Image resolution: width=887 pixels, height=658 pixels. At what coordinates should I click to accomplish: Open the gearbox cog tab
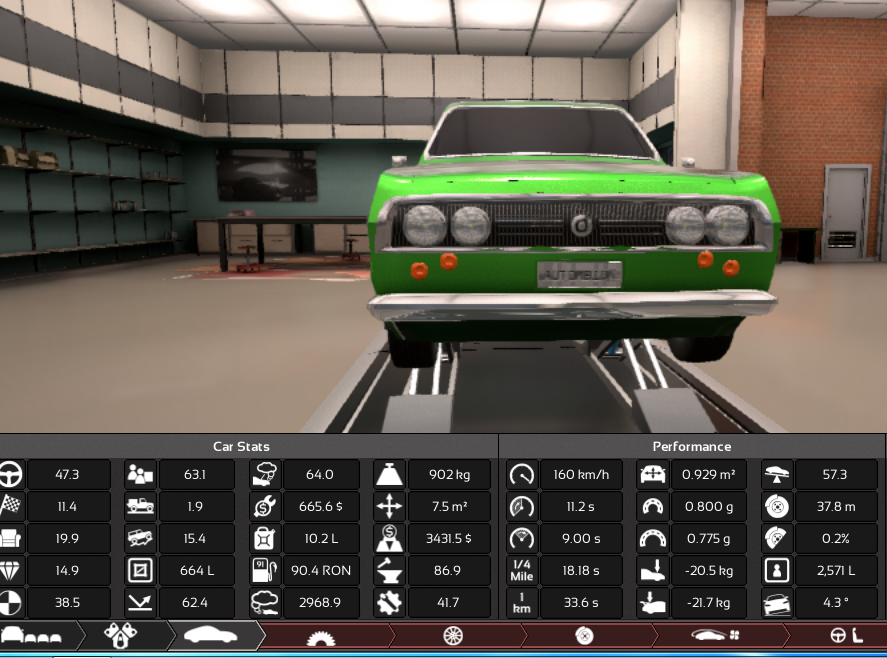[x=320, y=636]
